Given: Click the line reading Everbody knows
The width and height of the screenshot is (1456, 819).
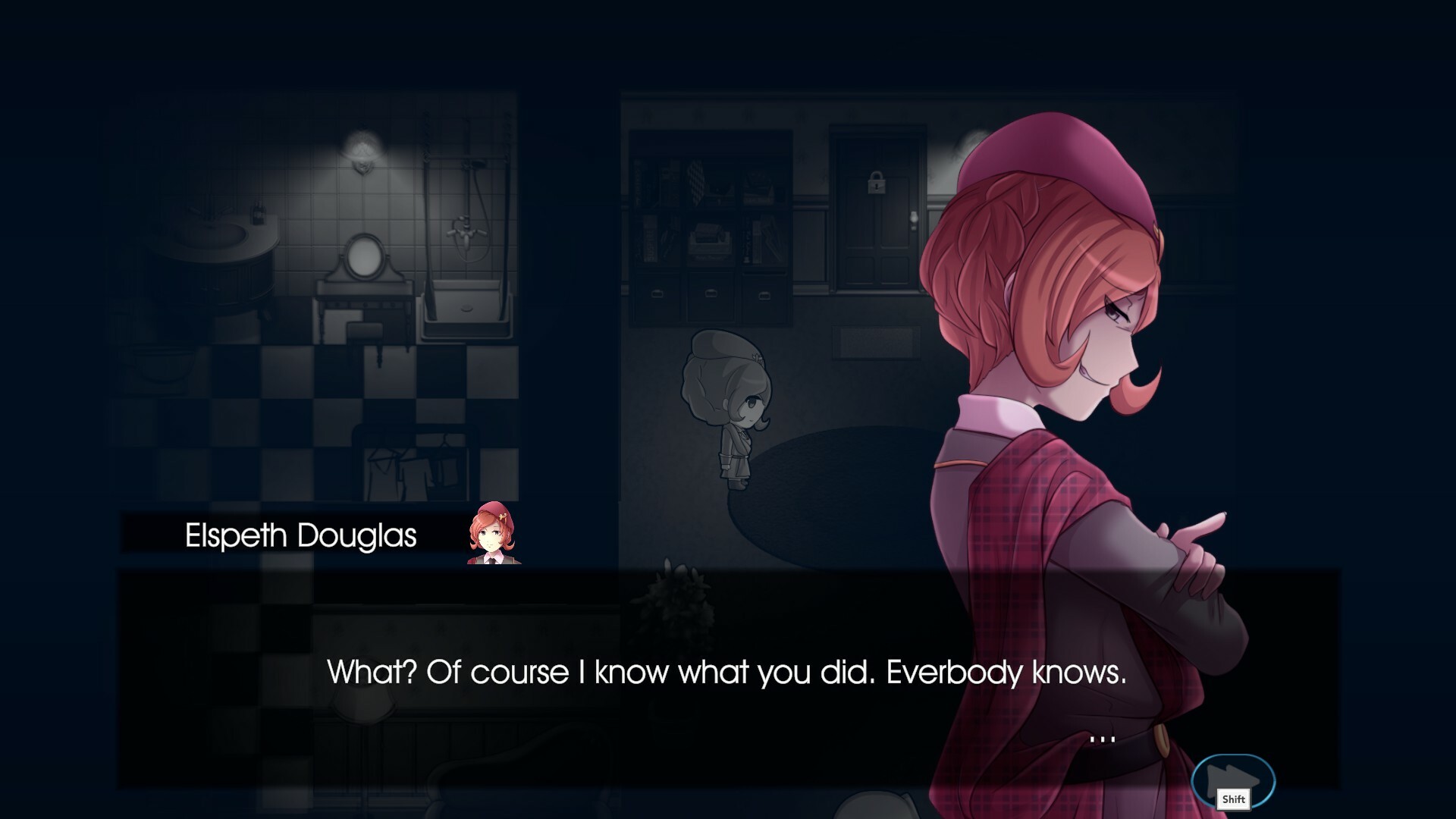Looking at the screenshot, I should [x=1009, y=671].
